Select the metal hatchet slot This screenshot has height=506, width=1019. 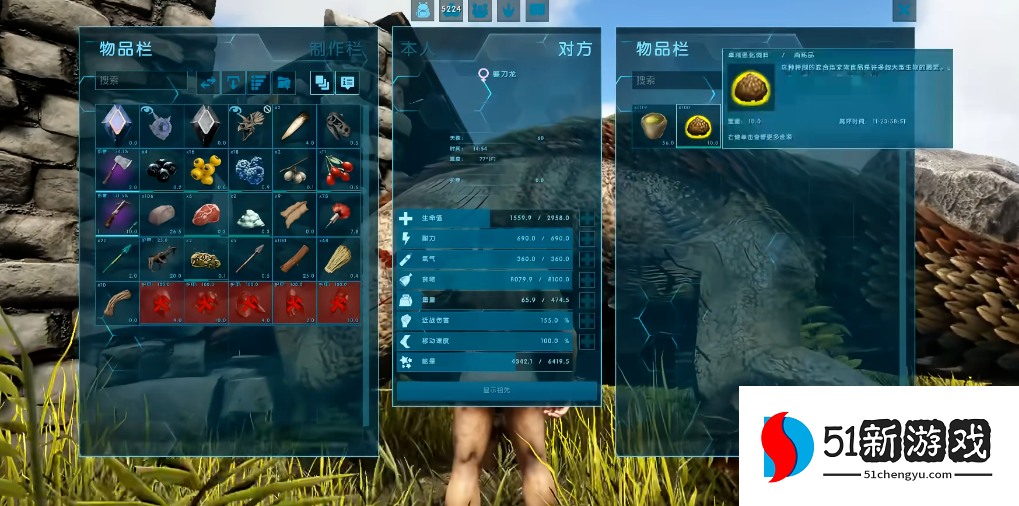(115, 169)
